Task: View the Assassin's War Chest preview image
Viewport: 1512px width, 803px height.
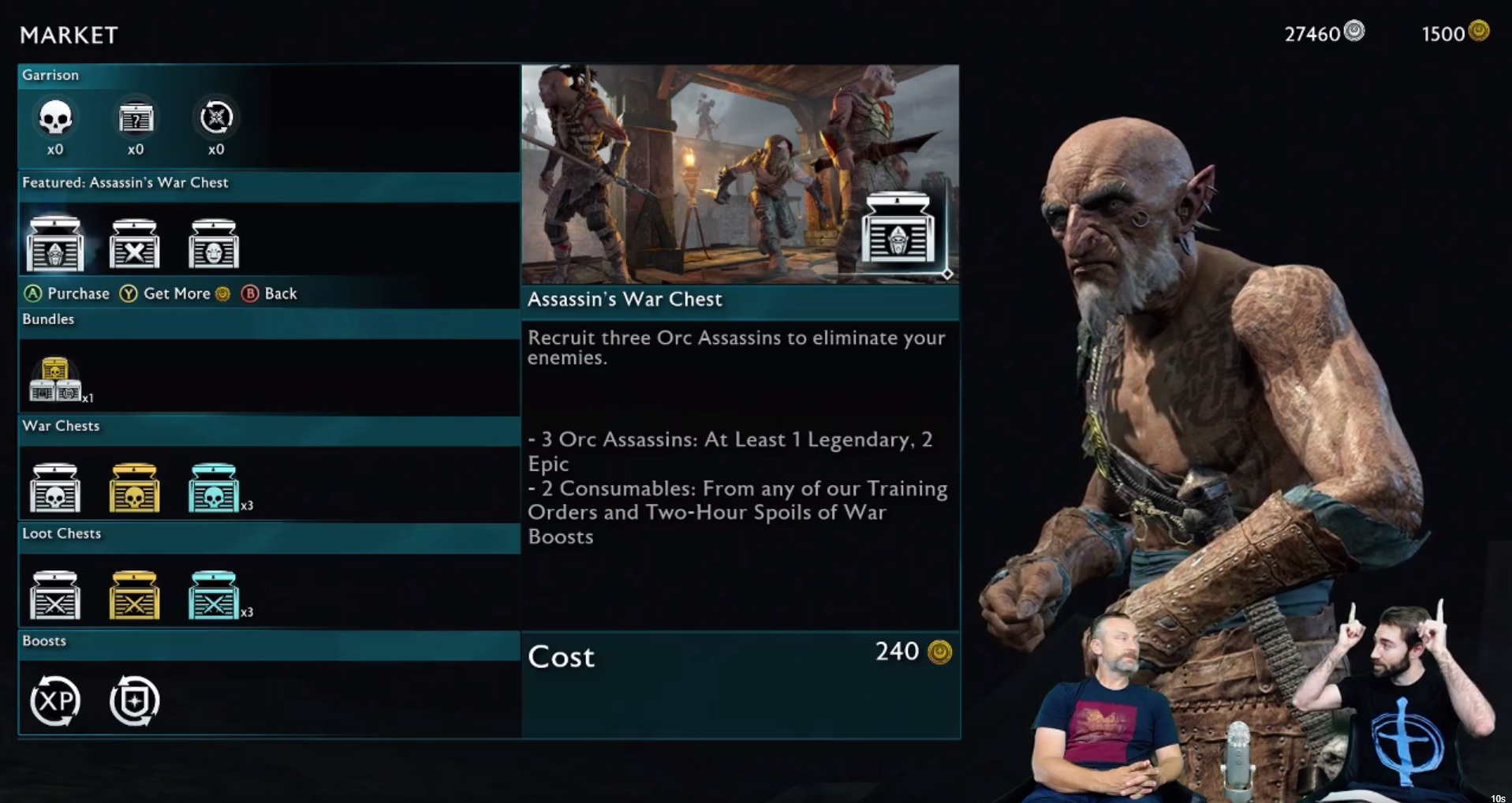Action: [740, 174]
